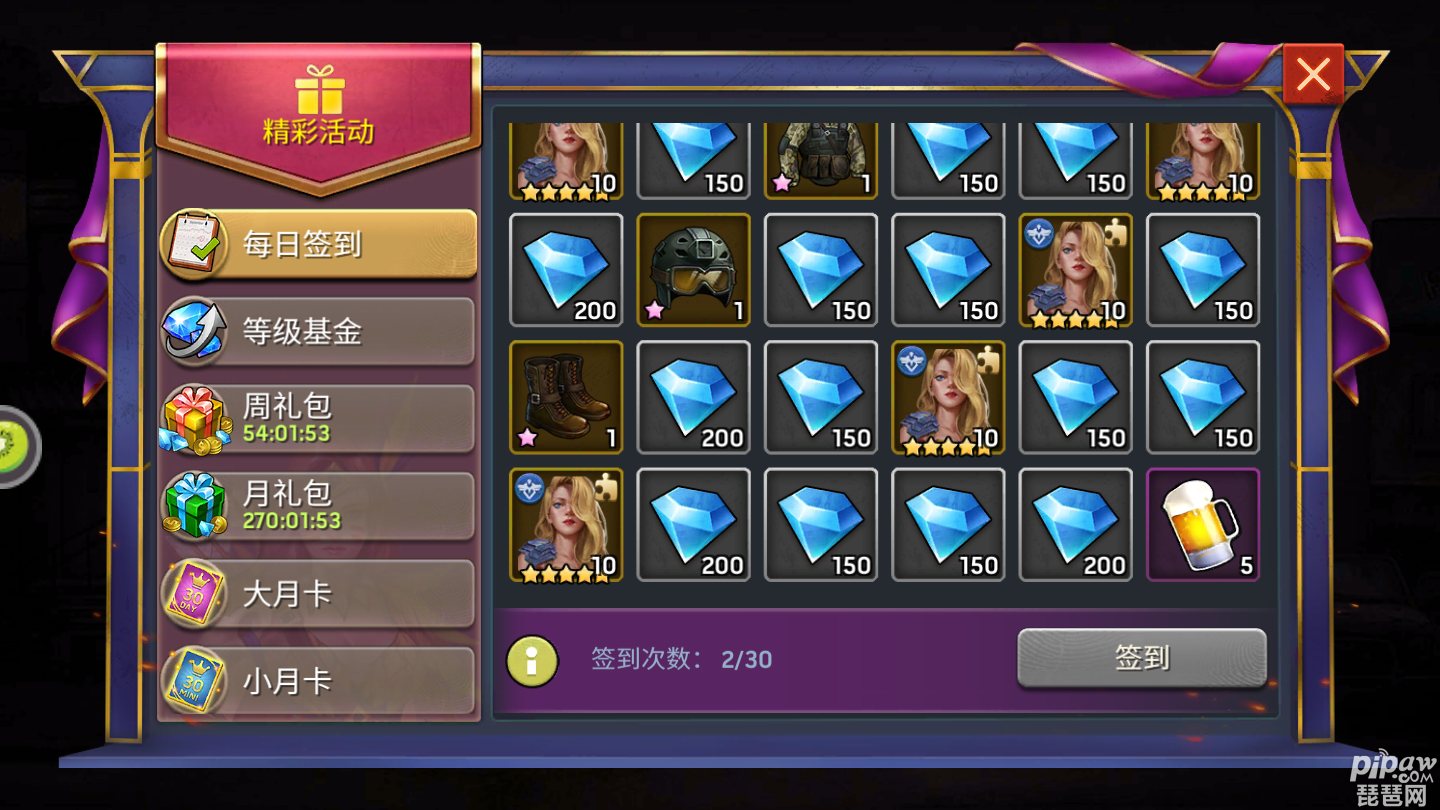
Task: Show the 大月卡 big monthly card tab
Action: [x=318, y=594]
